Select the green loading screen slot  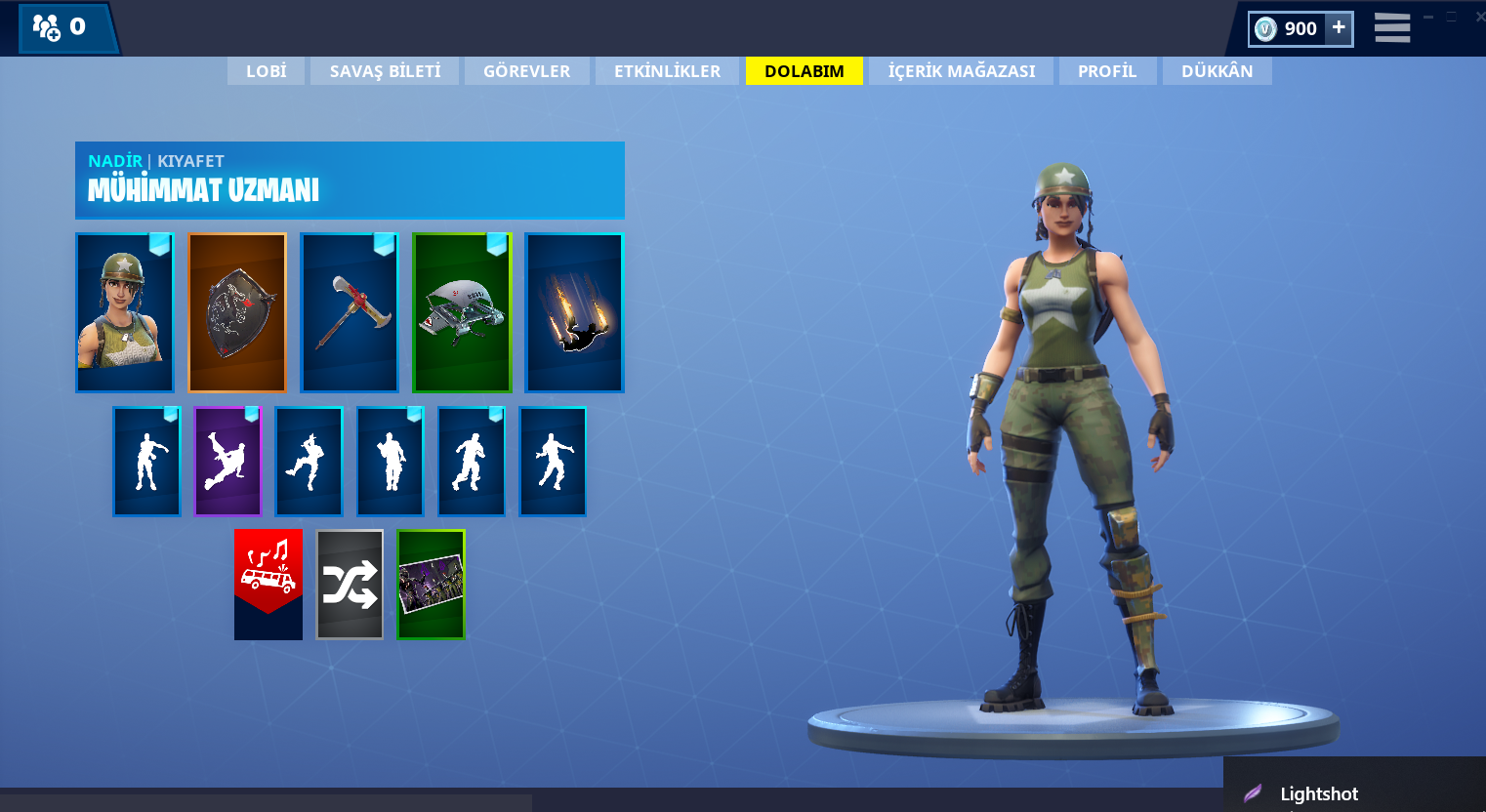pos(431,584)
